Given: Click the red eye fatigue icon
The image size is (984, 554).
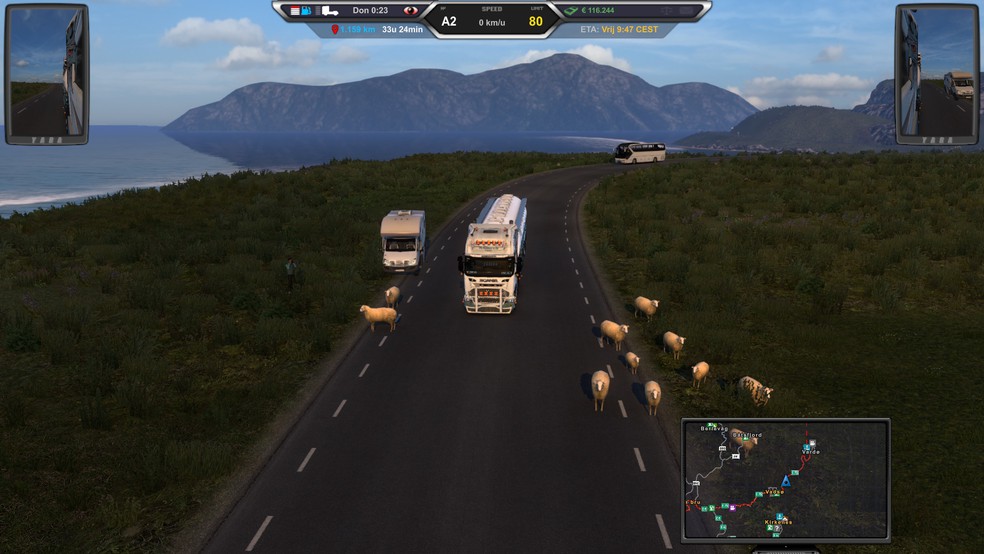Looking at the screenshot, I should [x=409, y=11].
